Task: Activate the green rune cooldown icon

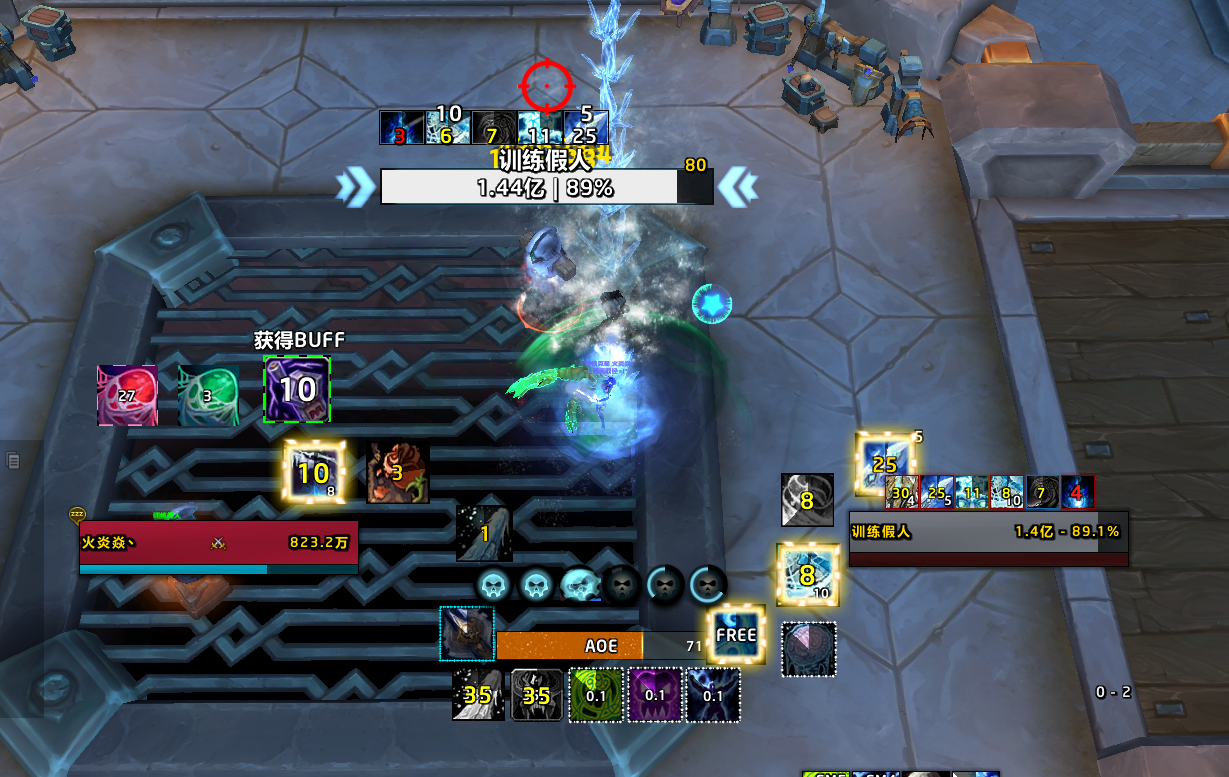Action: [x=596, y=695]
